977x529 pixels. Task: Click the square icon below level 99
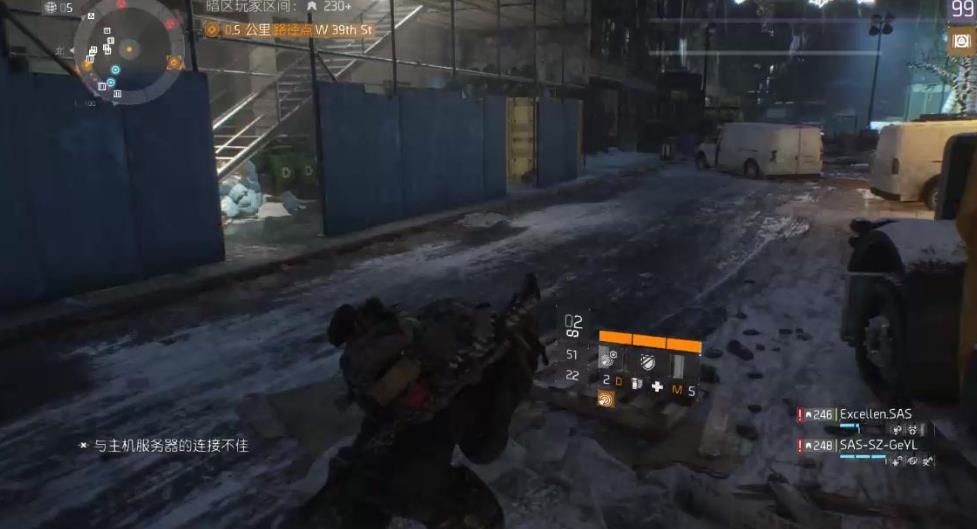962,41
